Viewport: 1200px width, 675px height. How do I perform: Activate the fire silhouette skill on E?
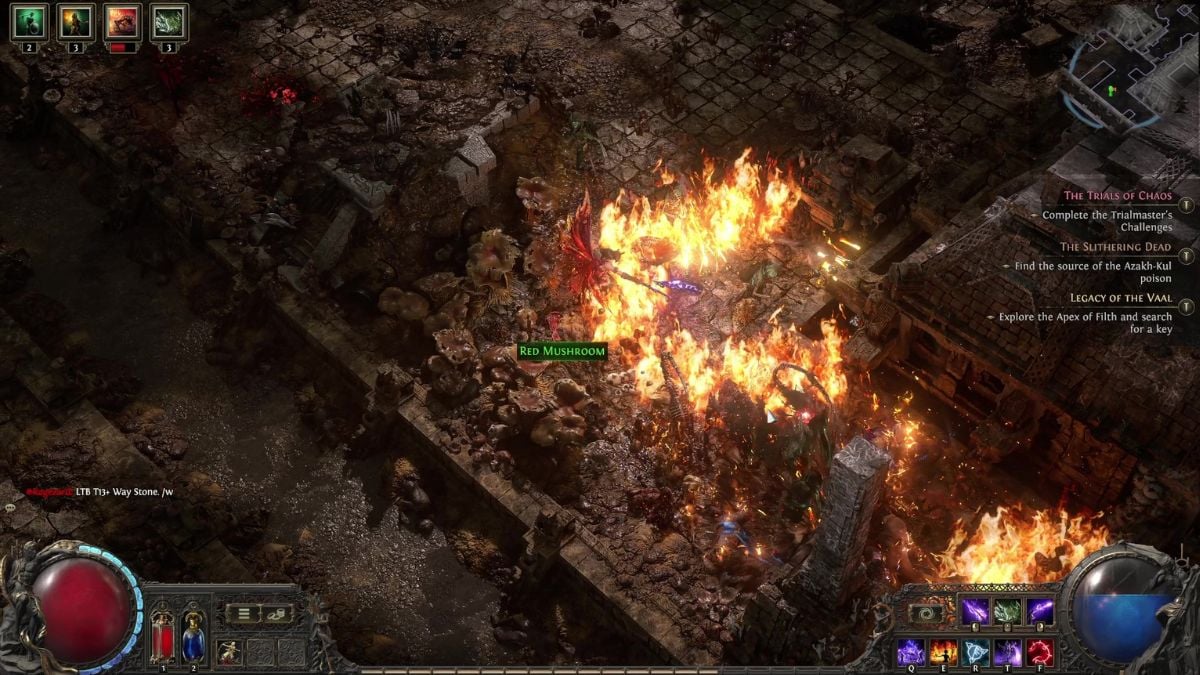(x=943, y=652)
